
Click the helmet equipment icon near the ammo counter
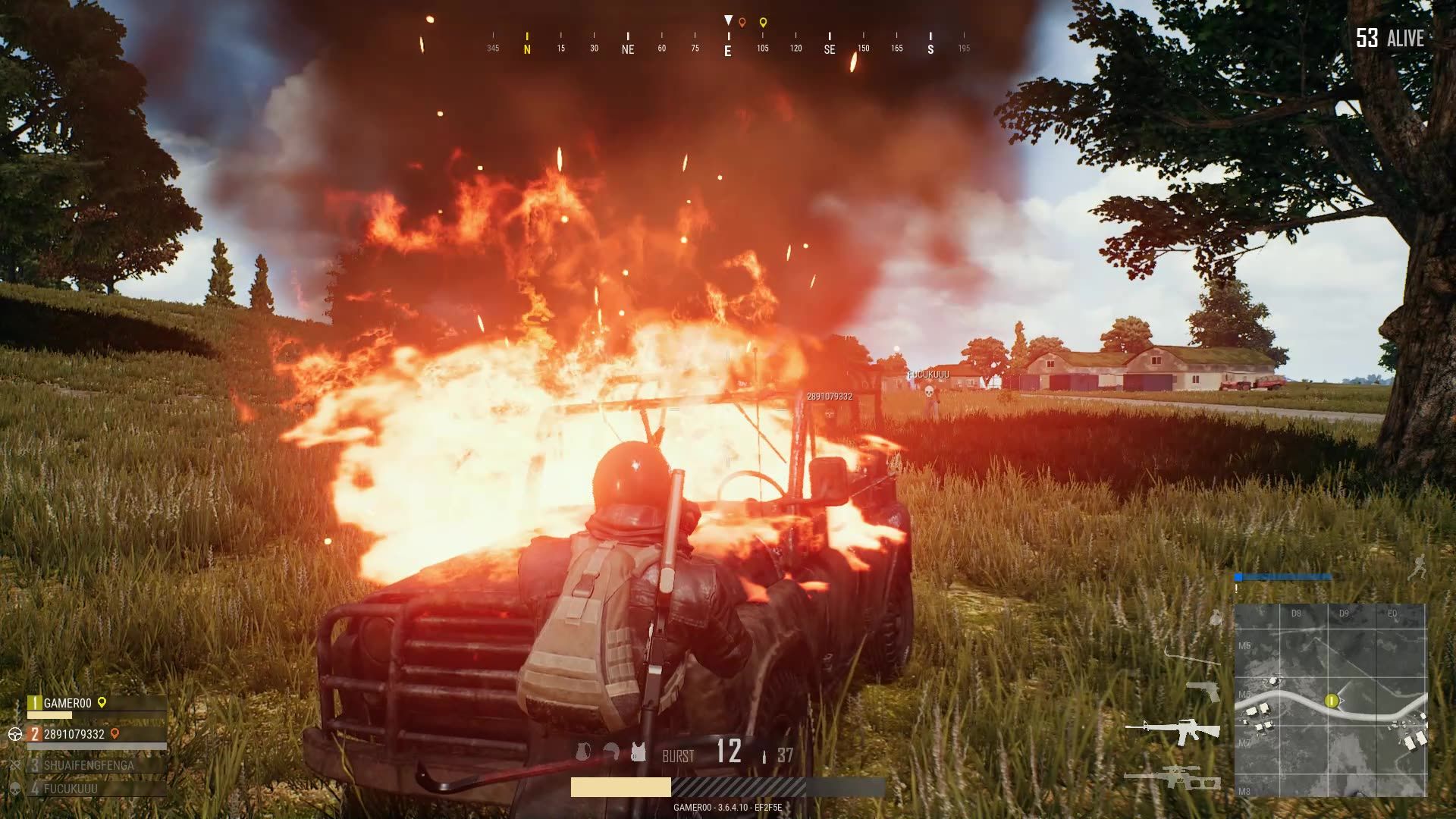click(611, 751)
